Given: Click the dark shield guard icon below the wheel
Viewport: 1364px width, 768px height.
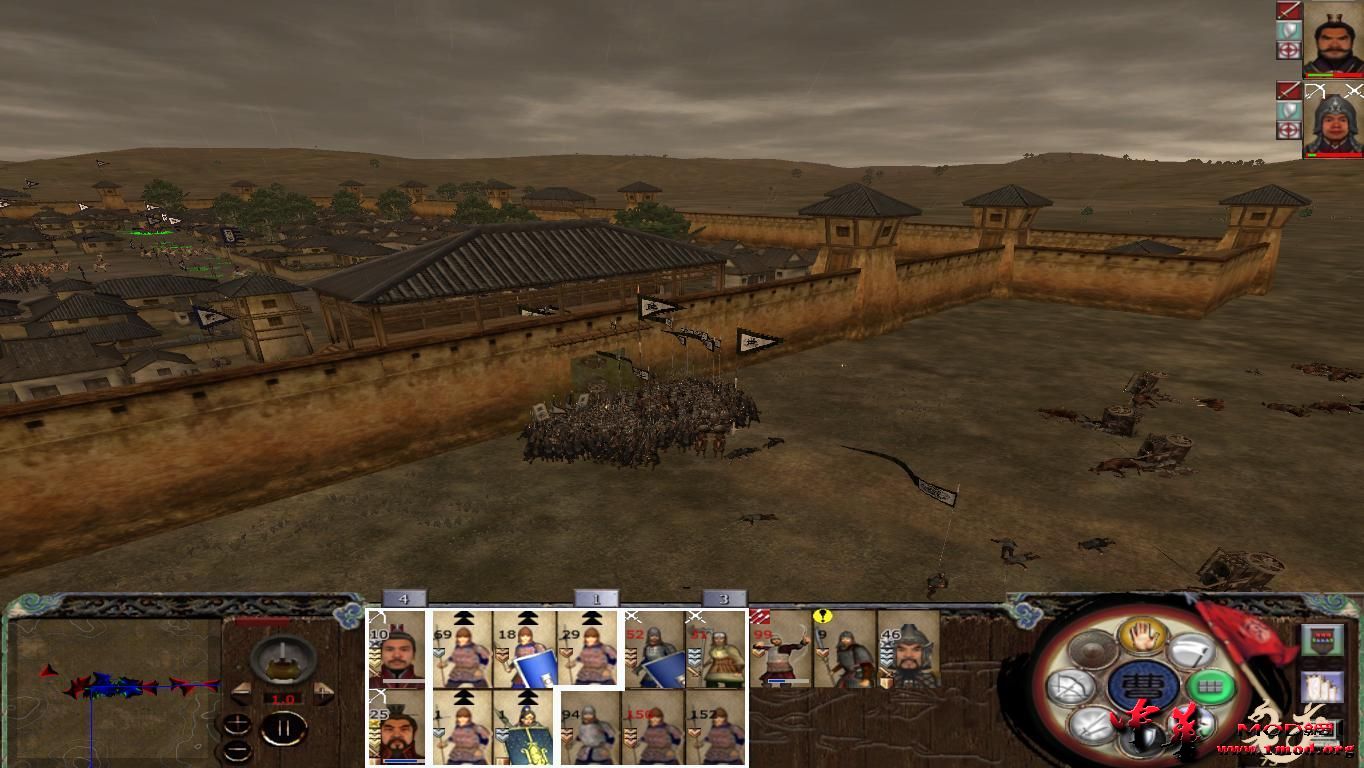Looking at the screenshot, I should pyautogui.click(x=1141, y=736).
